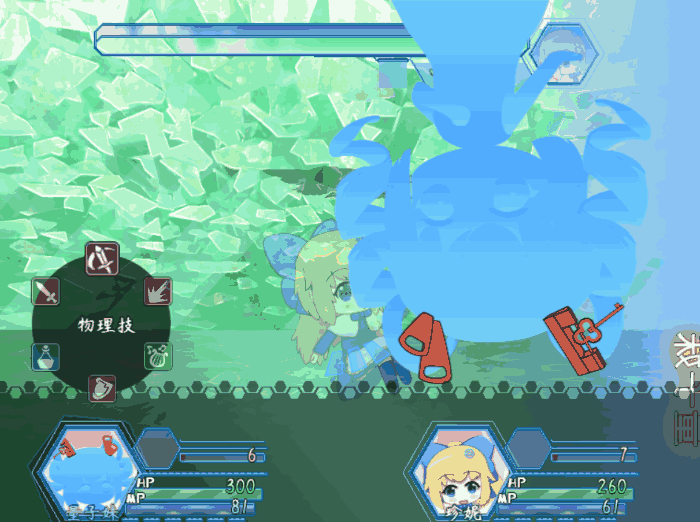
Task: Open the potion item command
Action: tap(46, 354)
